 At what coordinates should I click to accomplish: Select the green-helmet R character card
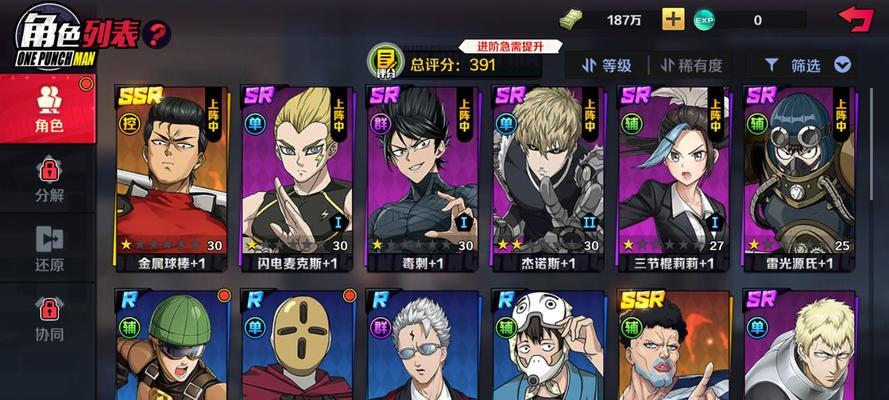(x=174, y=346)
